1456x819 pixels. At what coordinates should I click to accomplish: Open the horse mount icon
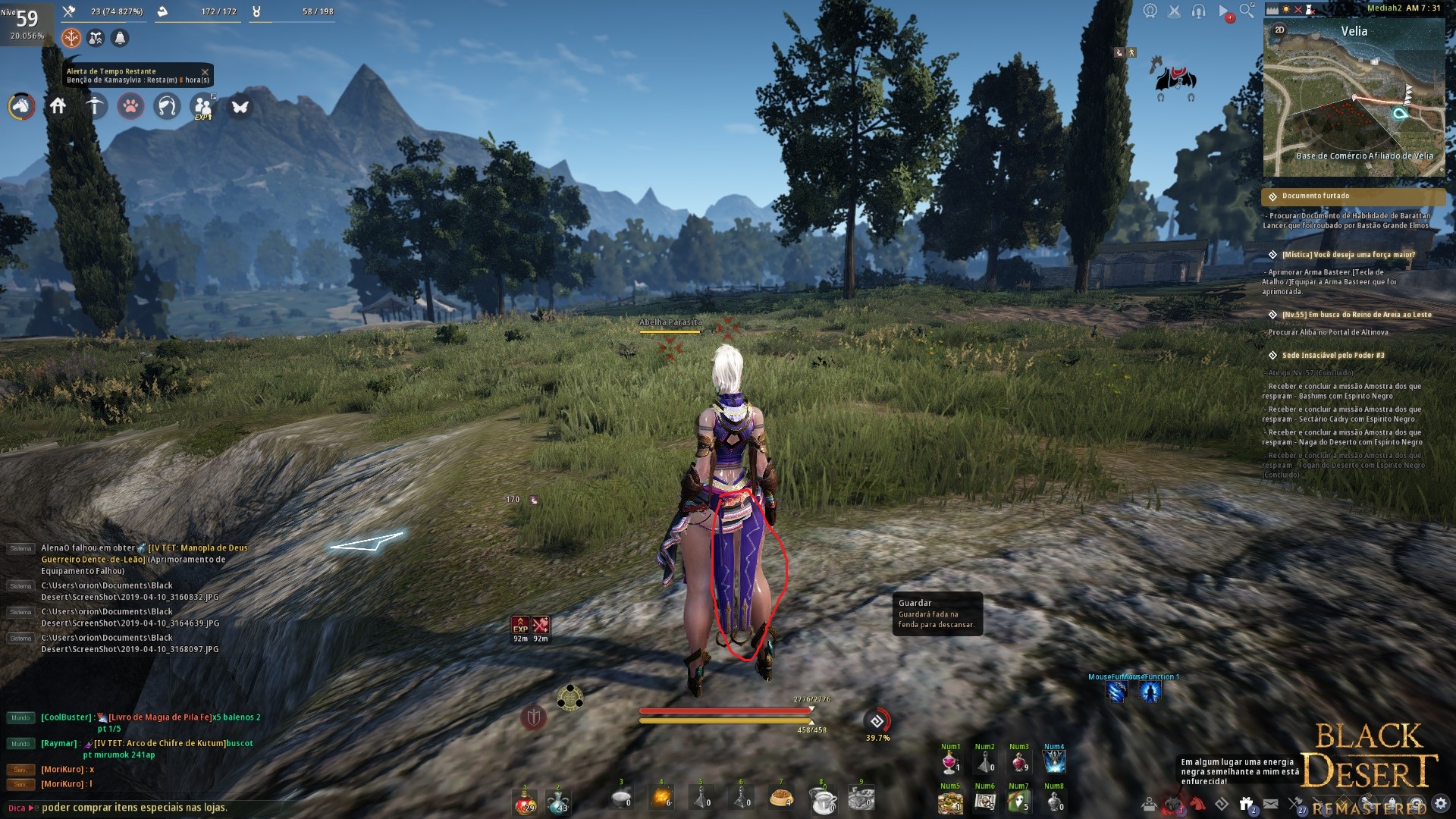(21, 106)
